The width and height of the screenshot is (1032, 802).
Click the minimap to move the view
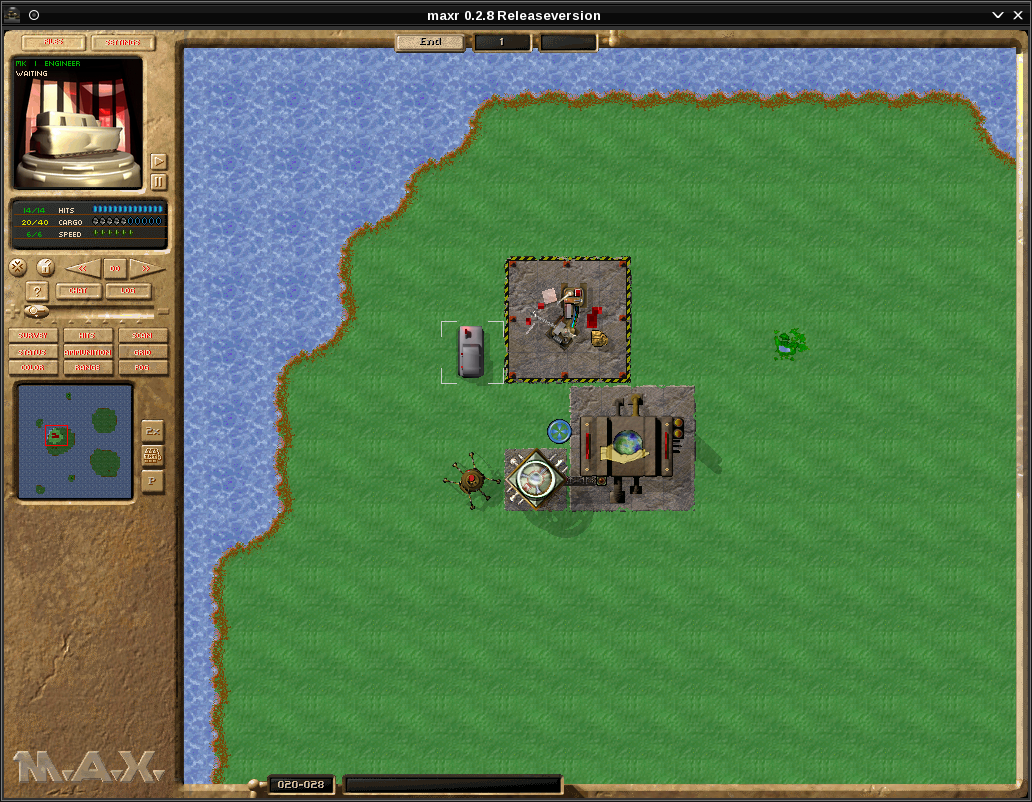[x=75, y=441]
